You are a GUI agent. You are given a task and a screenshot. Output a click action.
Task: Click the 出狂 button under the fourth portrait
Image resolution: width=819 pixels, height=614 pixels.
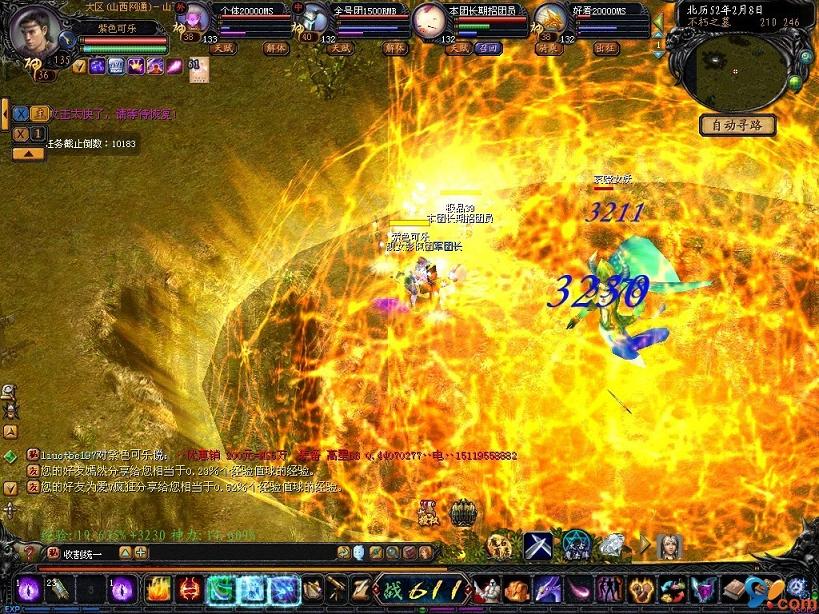tap(607, 46)
